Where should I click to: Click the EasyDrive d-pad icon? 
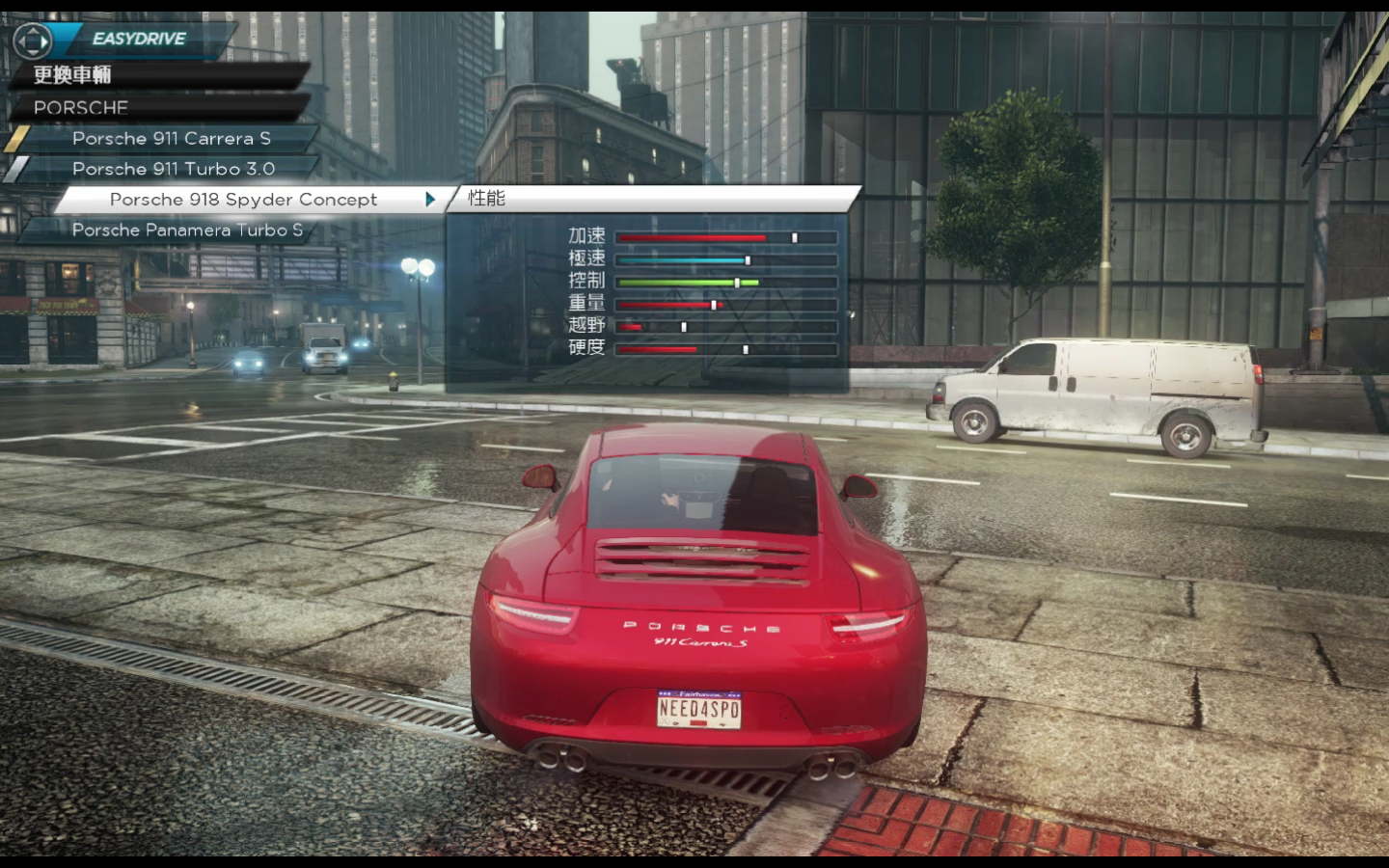[32, 41]
